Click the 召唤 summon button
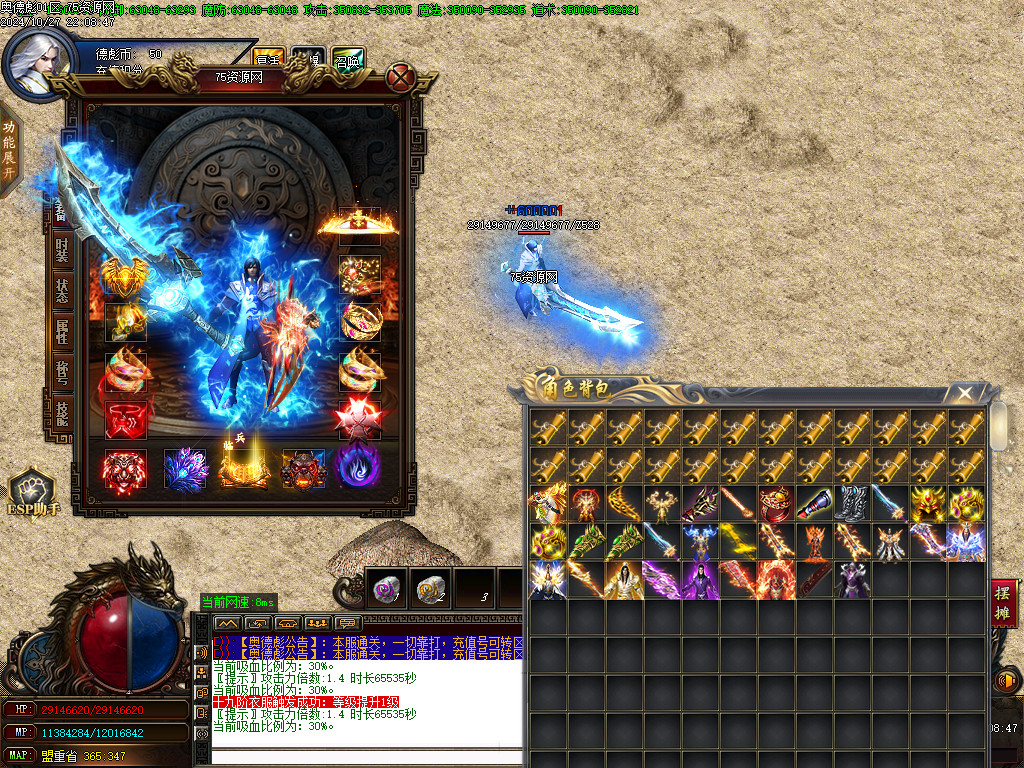The height and width of the screenshot is (768, 1024). click(x=348, y=59)
